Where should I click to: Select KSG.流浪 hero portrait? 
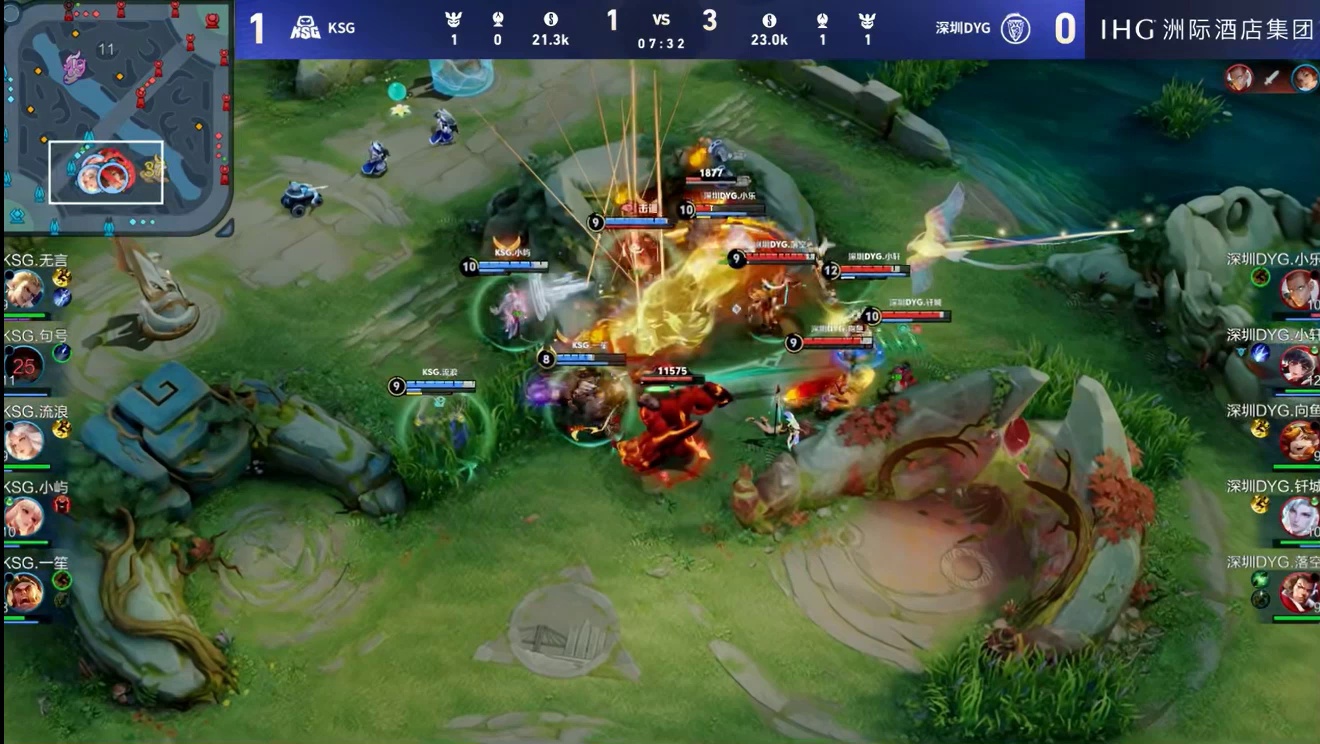tap(23, 440)
